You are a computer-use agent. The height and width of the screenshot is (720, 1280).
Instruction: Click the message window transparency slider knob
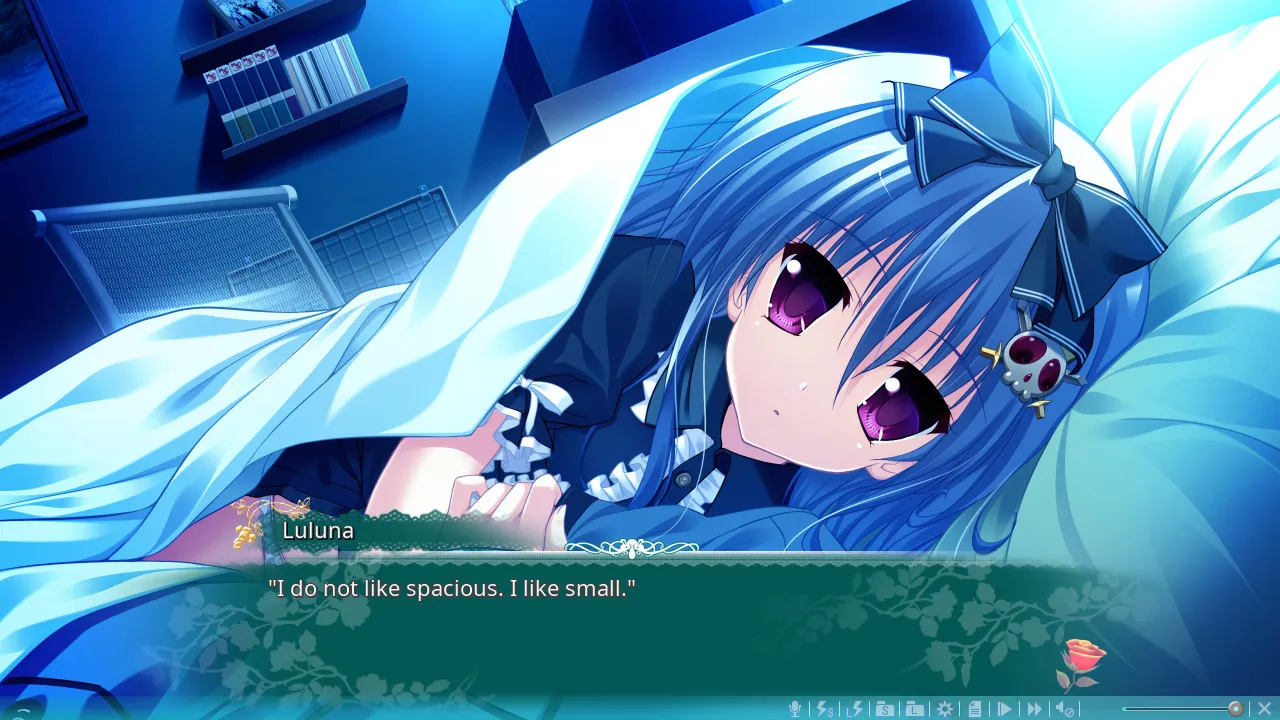(1236, 709)
